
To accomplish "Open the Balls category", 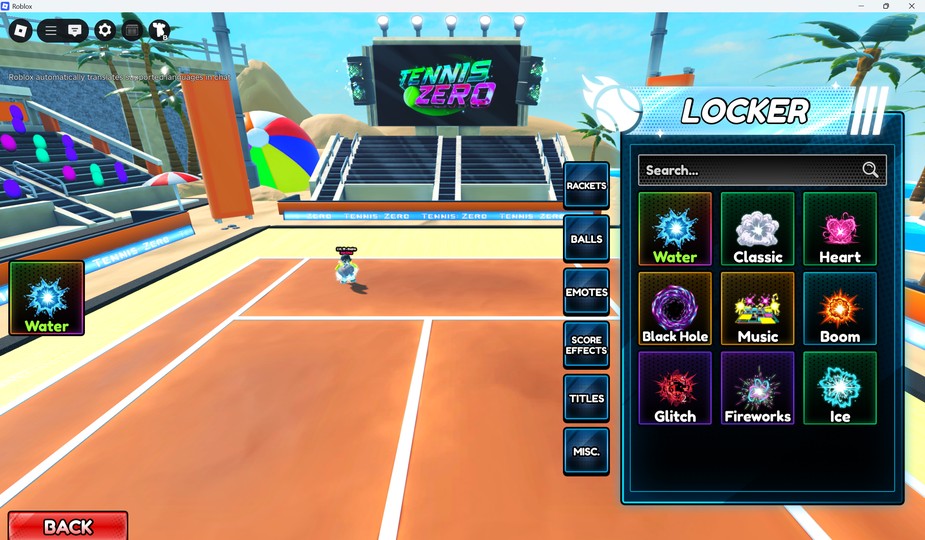I will [x=586, y=239].
